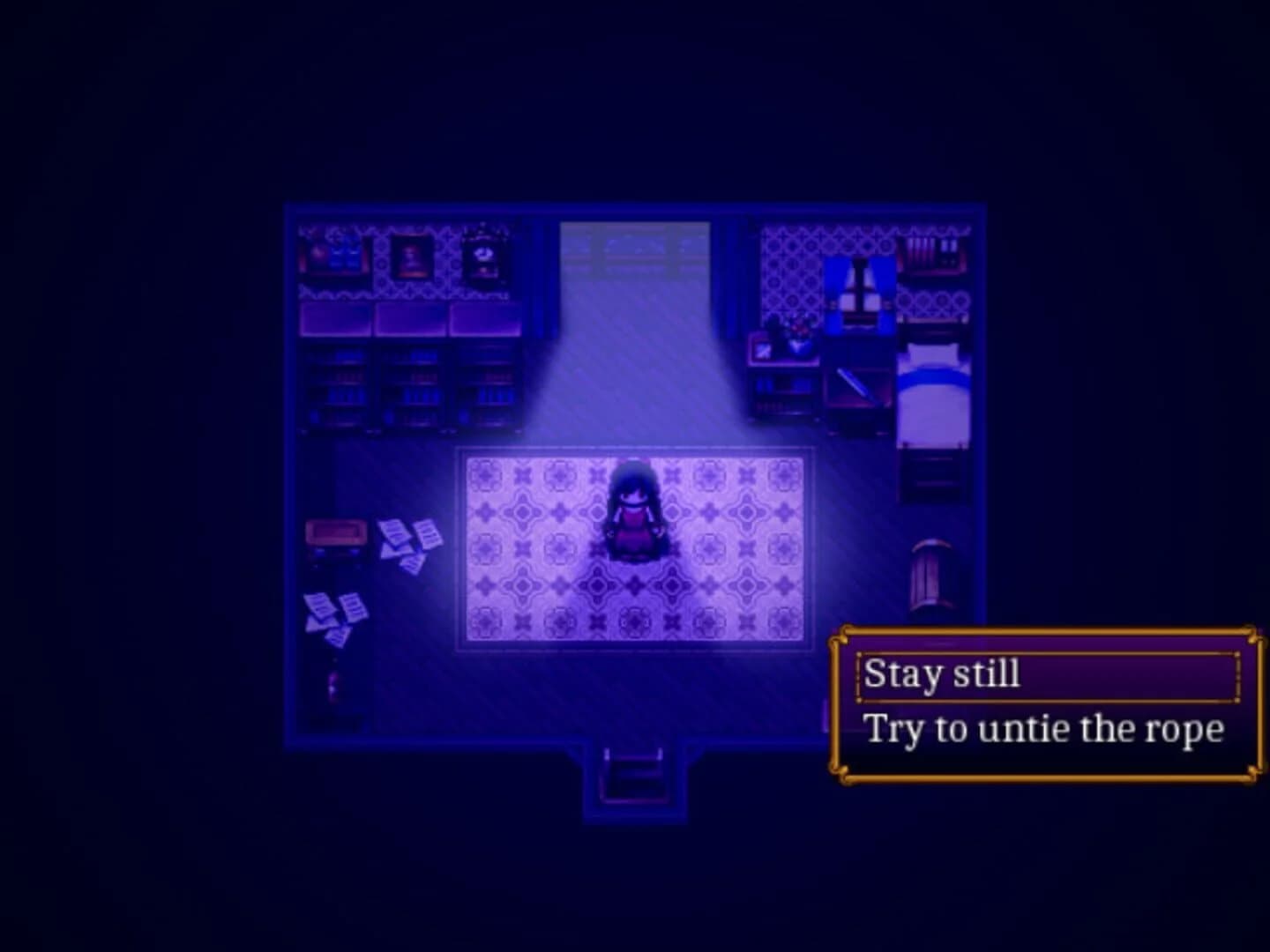This screenshot has width=1270, height=952.
Task: Click the grandfather clock on the top wall
Action: (483, 254)
